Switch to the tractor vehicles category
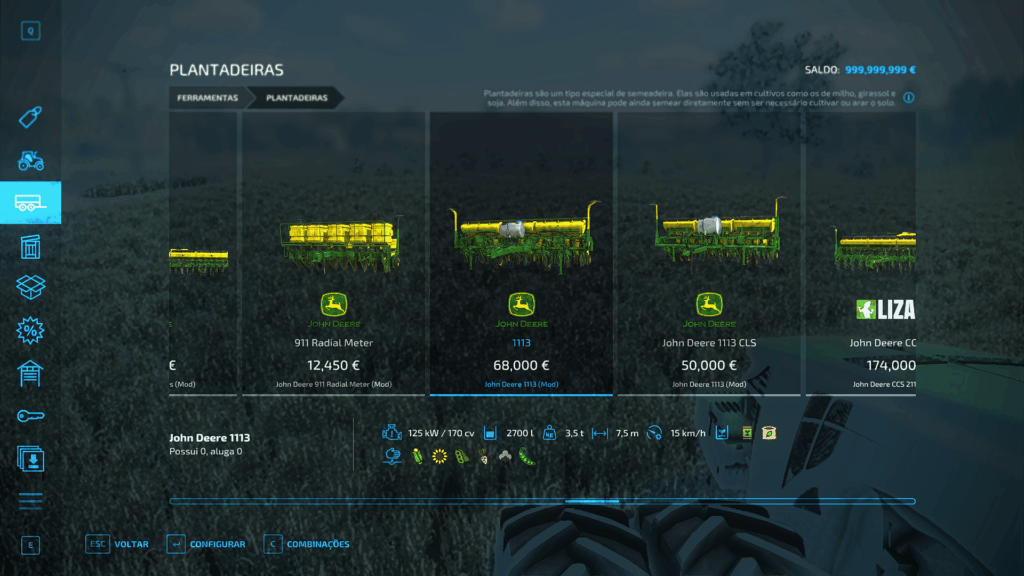Image resolution: width=1024 pixels, height=576 pixels. 30,160
